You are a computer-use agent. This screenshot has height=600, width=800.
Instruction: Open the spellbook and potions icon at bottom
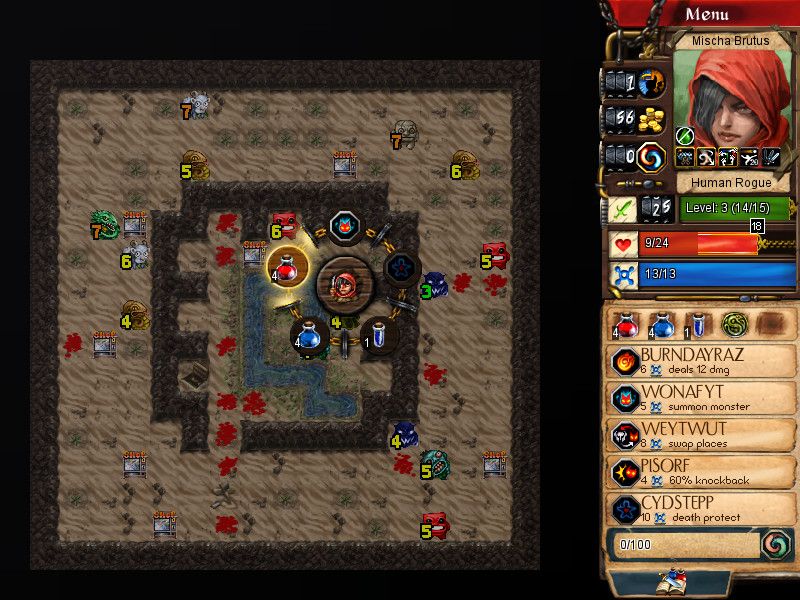click(x=669, y=581)
